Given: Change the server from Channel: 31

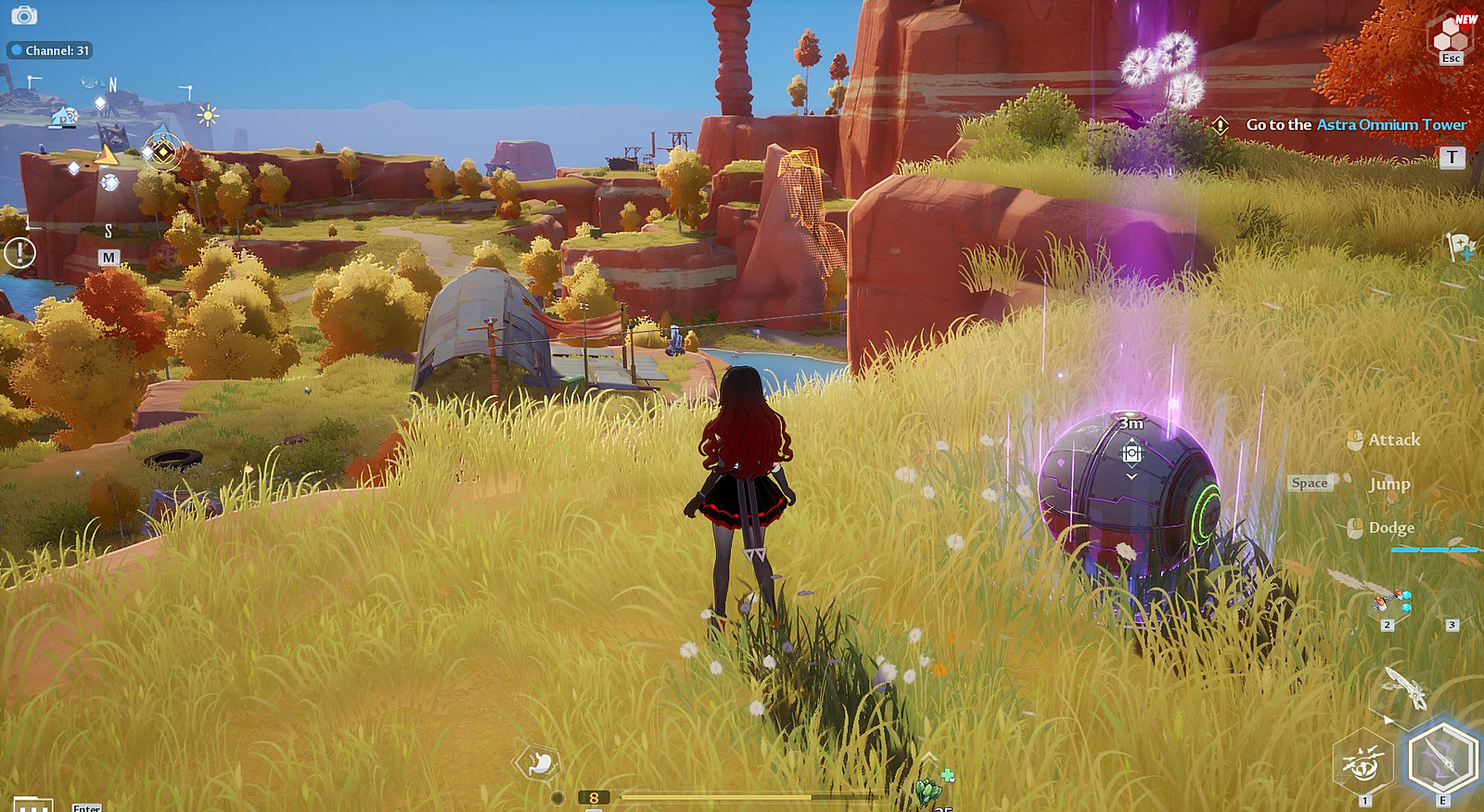Looking at the screenshot, I should pos(50,50).
